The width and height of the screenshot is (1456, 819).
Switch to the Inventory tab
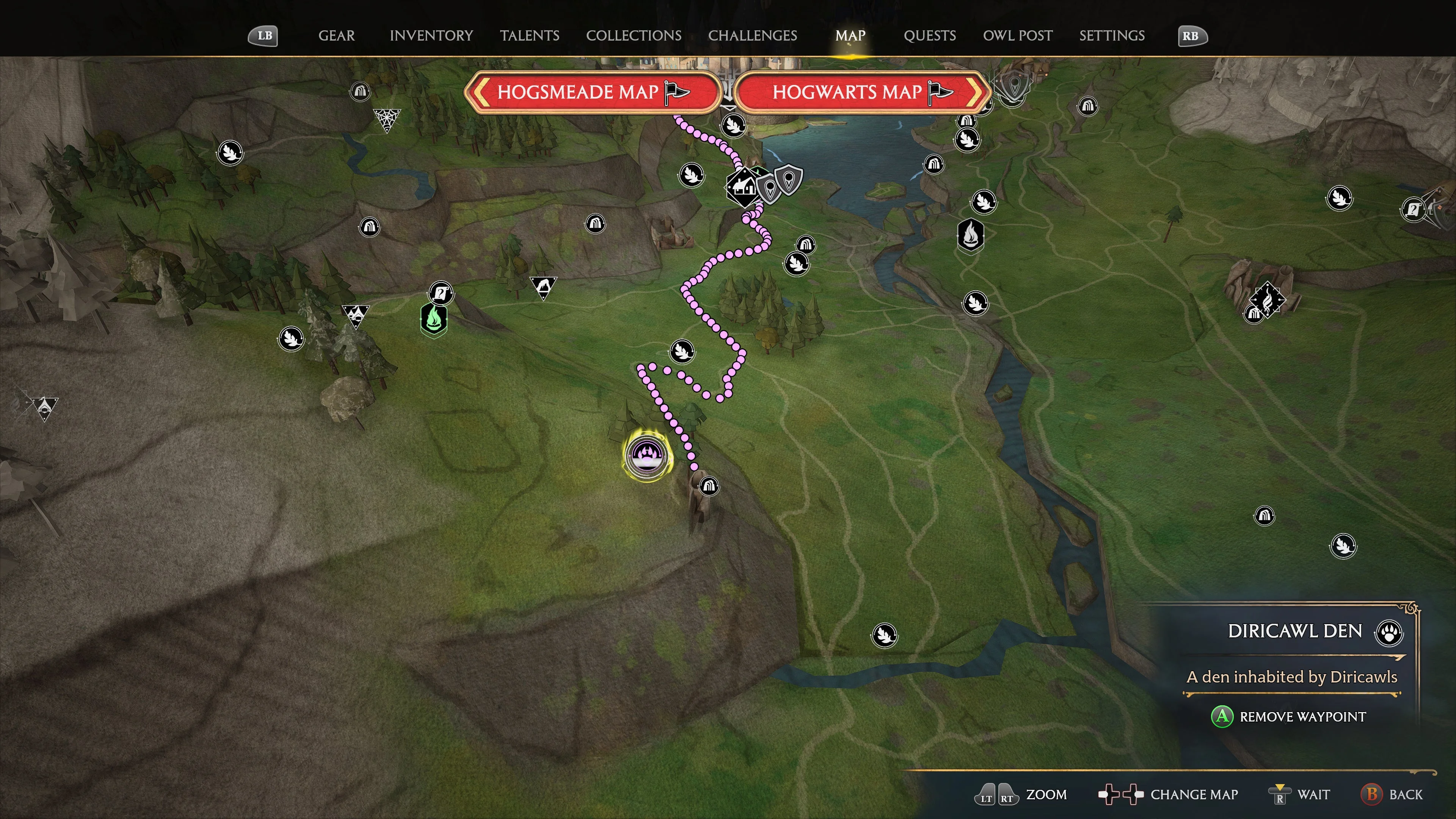click(x=431, y=36)
